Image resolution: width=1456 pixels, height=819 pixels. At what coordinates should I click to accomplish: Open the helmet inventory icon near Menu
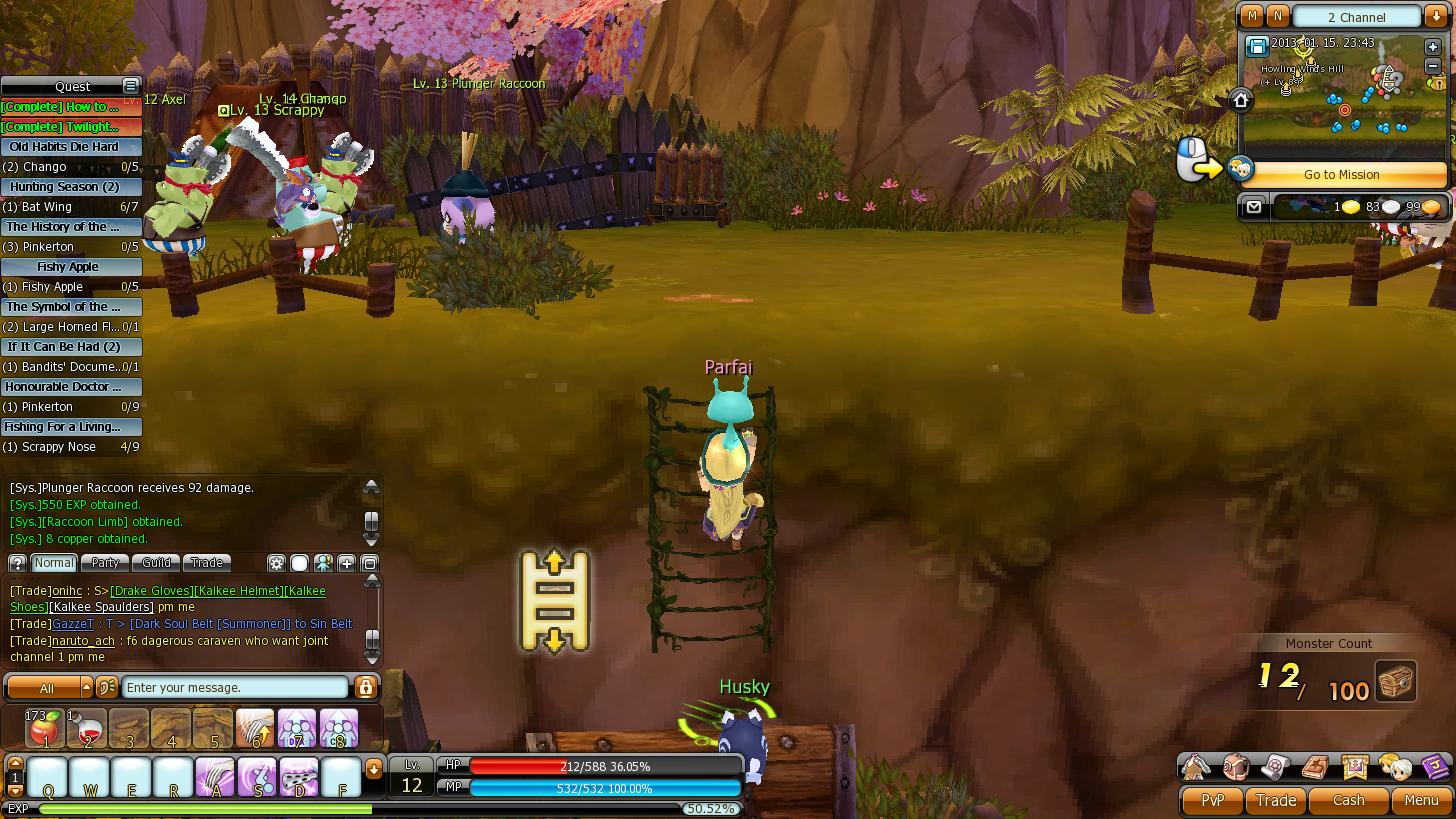coord(1235,767)
